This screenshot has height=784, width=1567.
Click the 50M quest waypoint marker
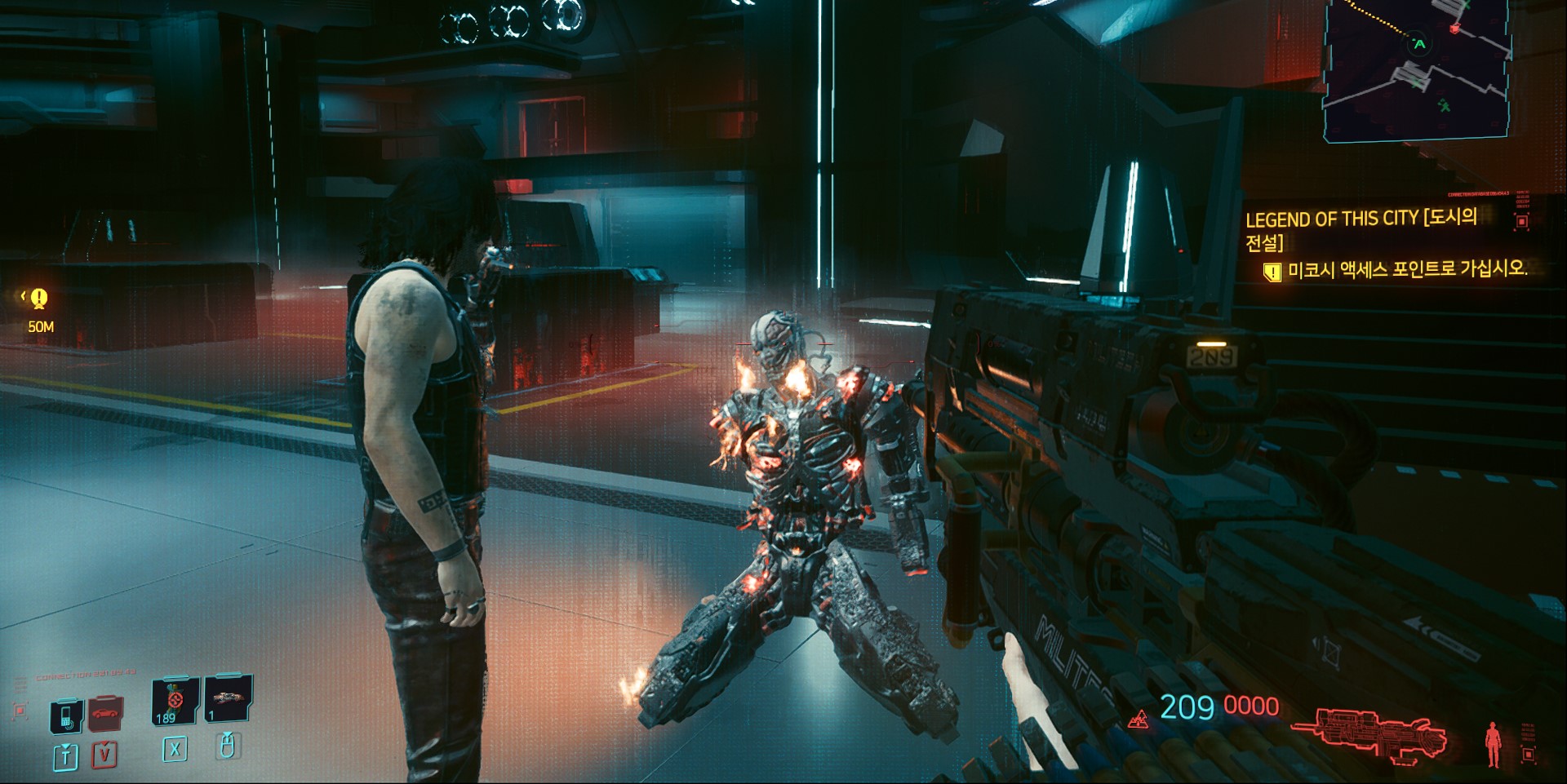(x=38, y=299)
